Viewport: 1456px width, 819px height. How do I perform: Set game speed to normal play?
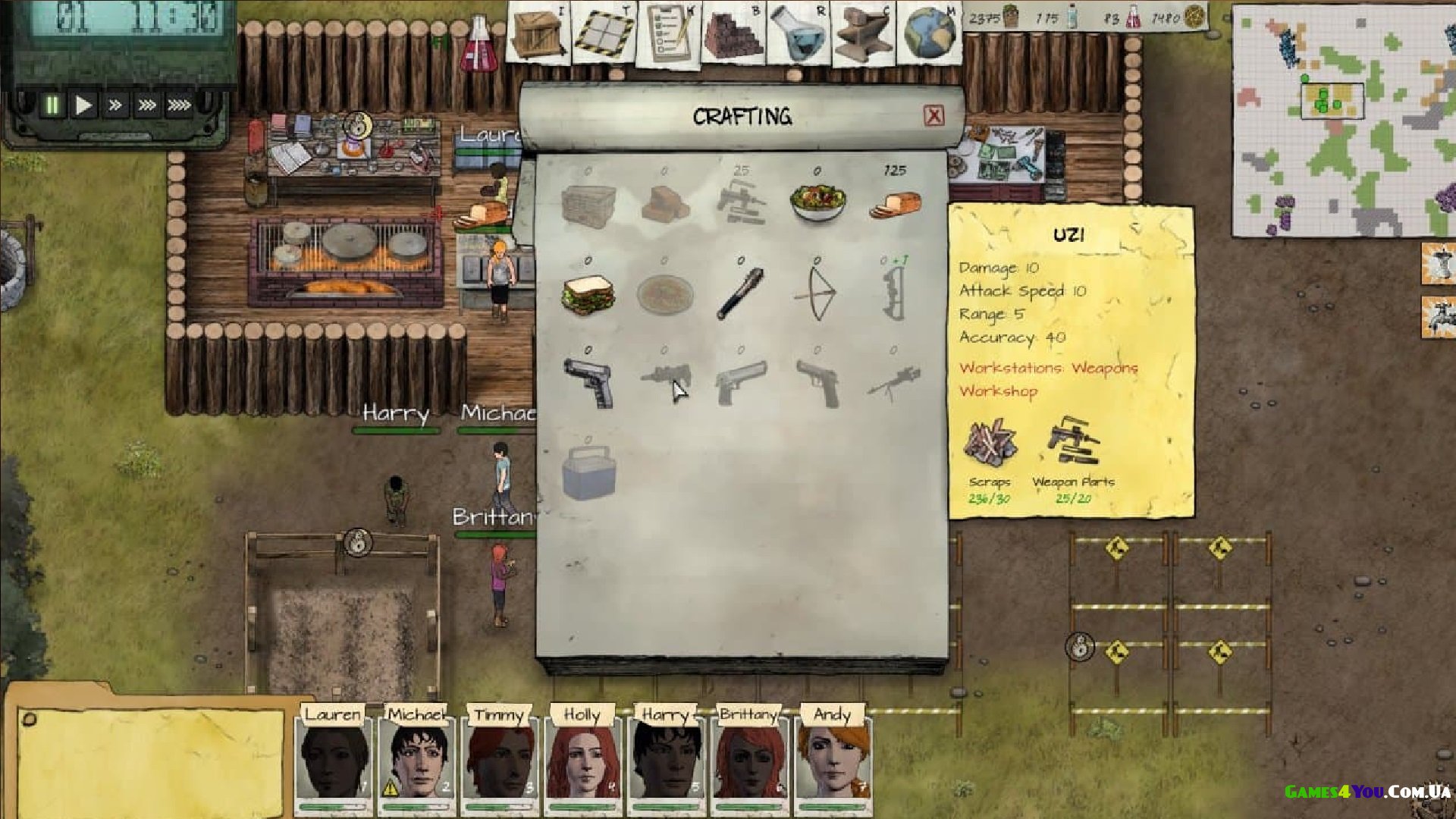(x=83, y=105)
